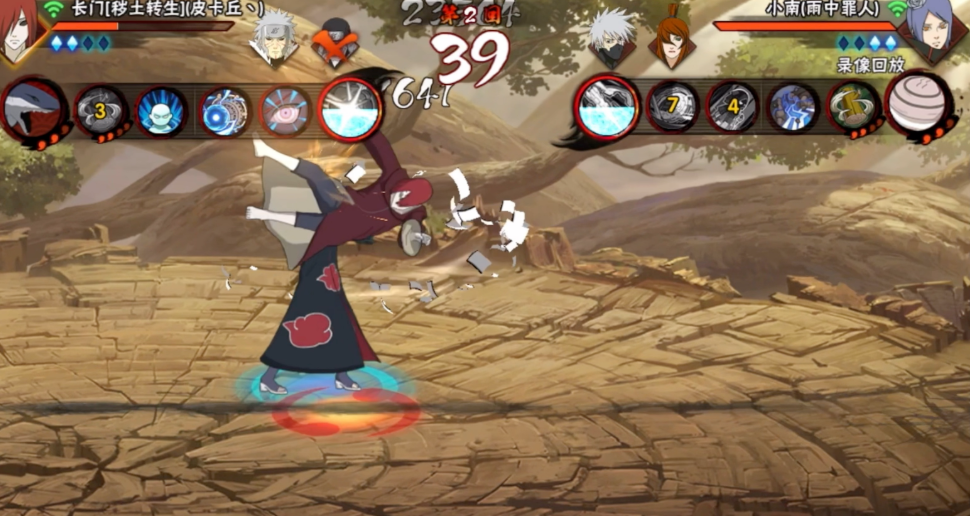Screen dimensions: 970x516
Task: Use the skill showing cooldown number 3
Action: [100, 110]
